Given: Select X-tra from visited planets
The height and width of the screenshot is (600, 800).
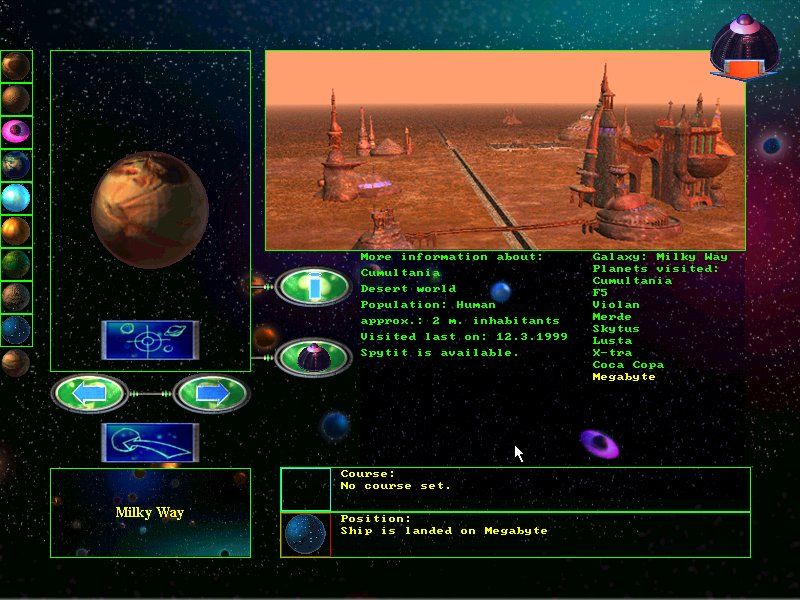Looking at the screenshot, I should click(x=612, y=353).
